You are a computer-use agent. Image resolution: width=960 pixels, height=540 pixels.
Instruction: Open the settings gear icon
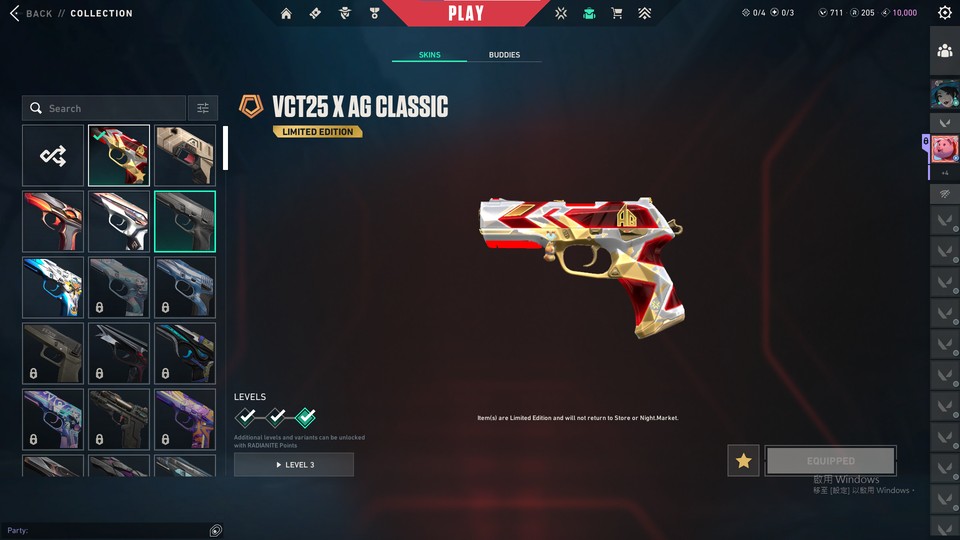pos(945,13)
